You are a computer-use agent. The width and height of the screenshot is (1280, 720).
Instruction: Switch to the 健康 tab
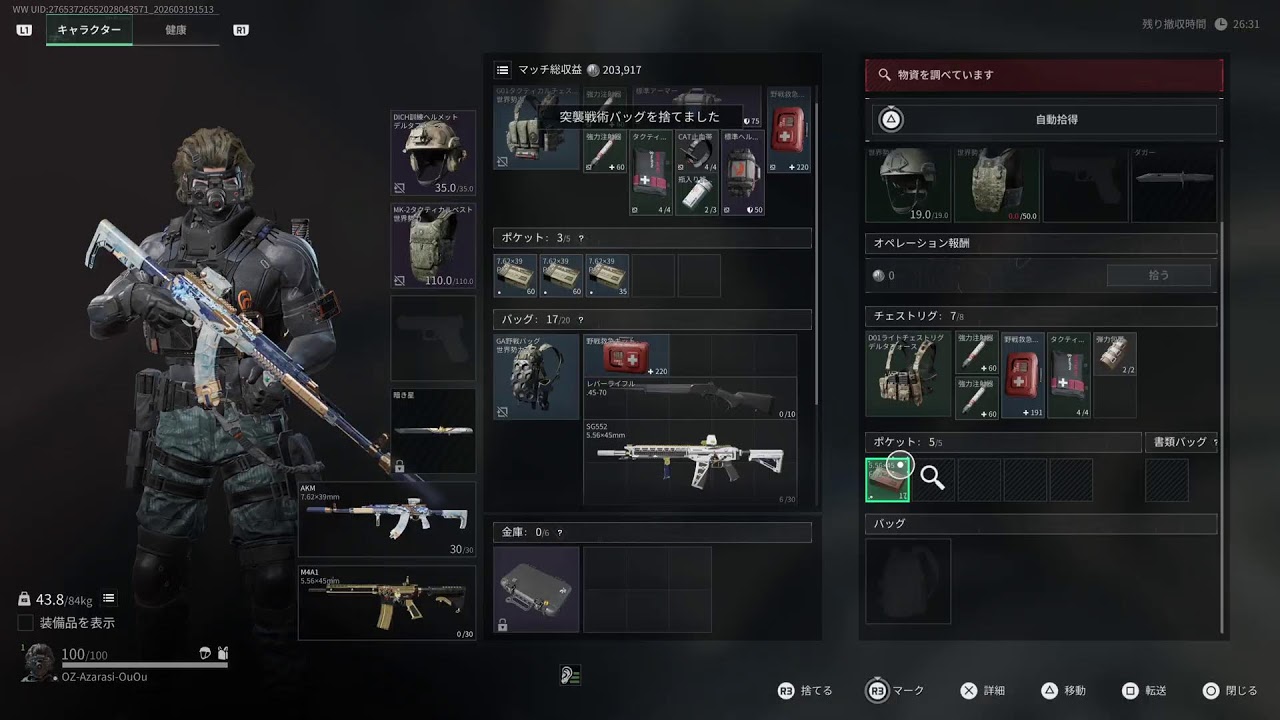(x=176, y=30)
